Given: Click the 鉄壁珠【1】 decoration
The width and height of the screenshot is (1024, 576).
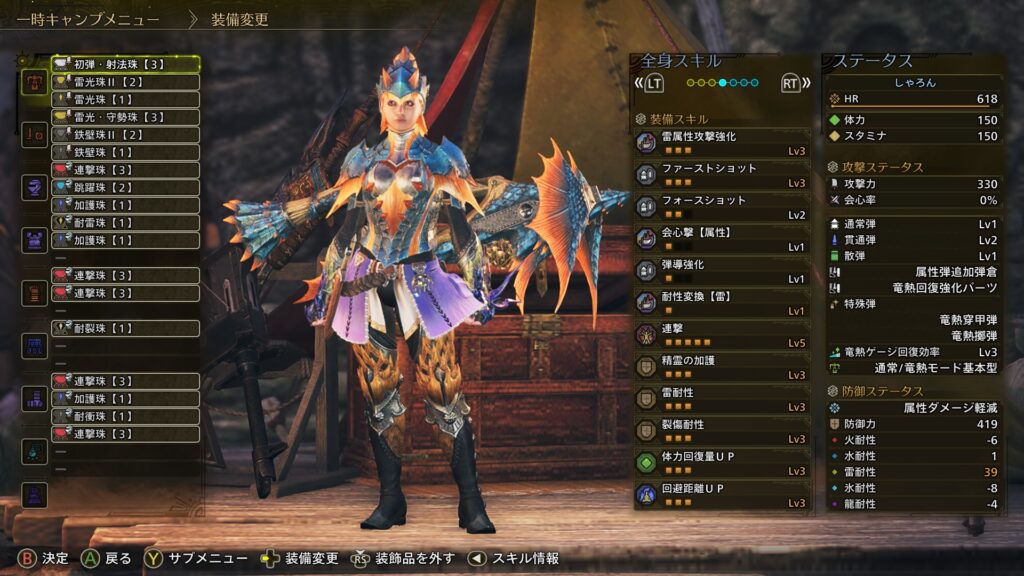Looking at the screenshot, I should click(125, 152).
